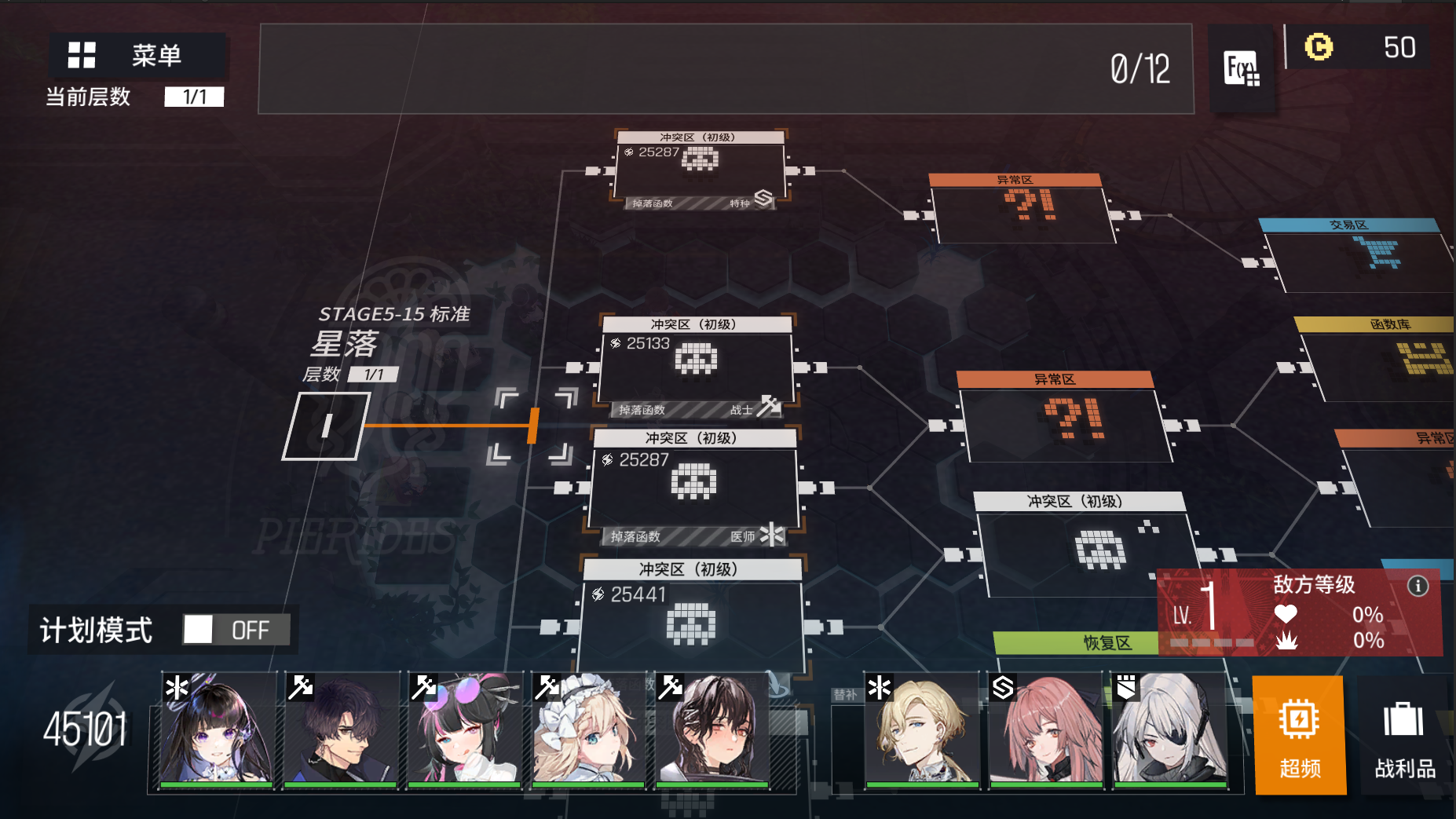Open the 战利品 loot bag
This screenshot has width=1456, height=819.
pos(1404,735)
